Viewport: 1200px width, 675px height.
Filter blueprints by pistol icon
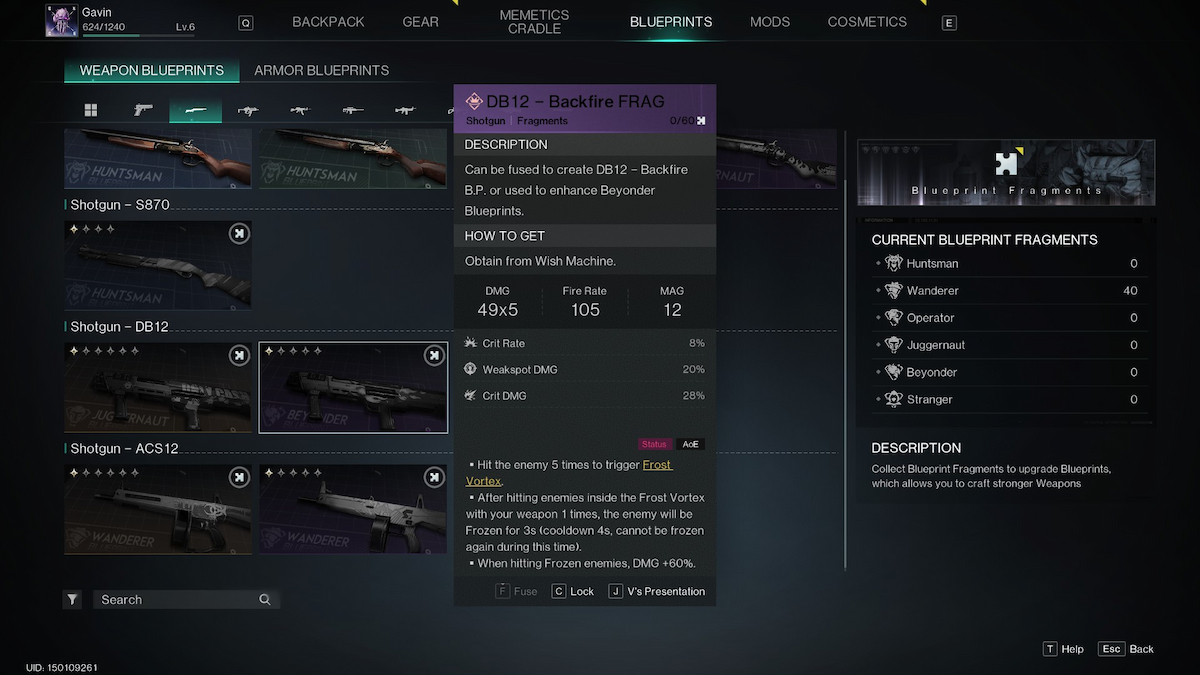pos(143,110)
